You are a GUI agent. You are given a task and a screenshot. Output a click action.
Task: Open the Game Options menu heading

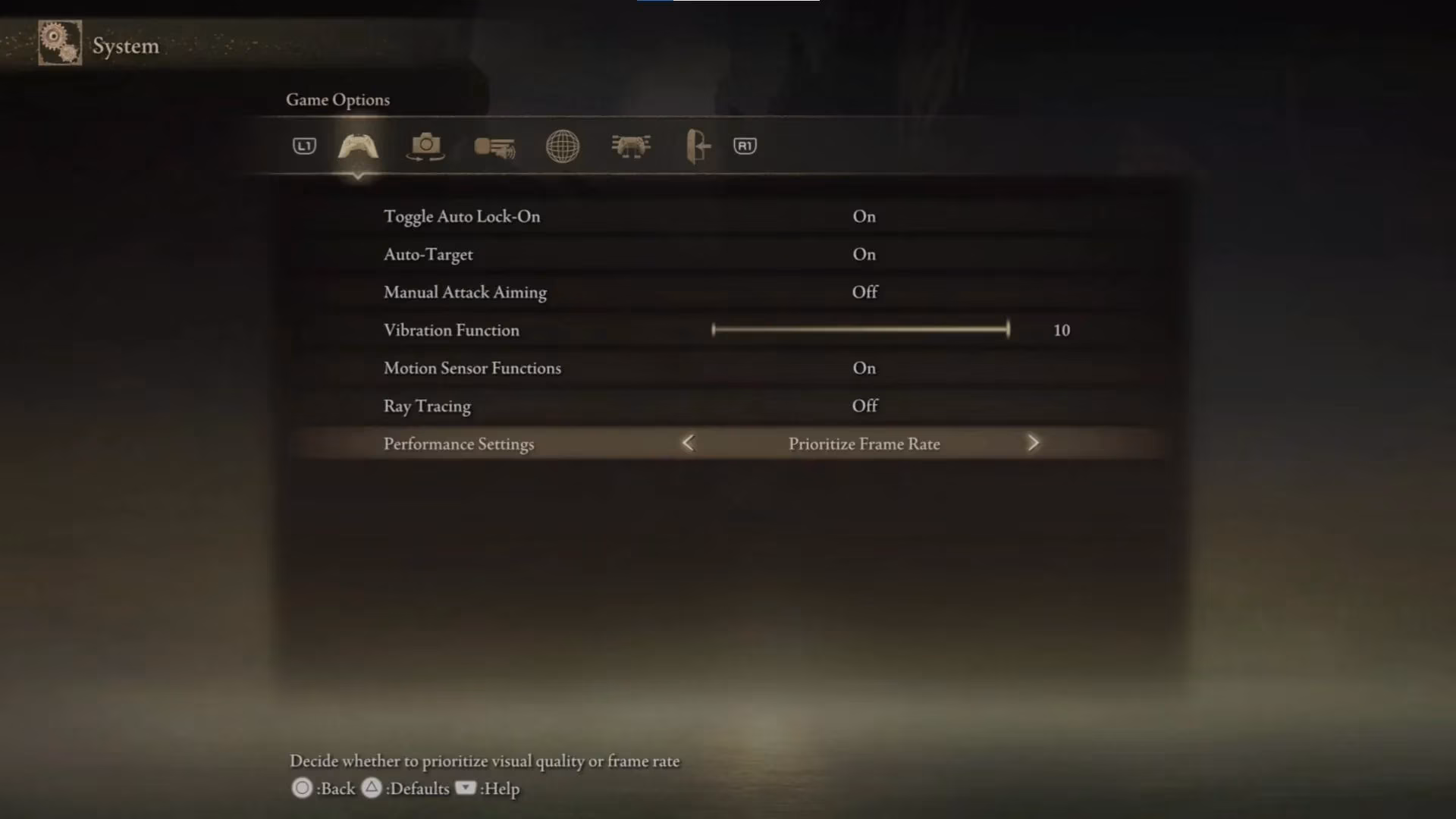click(337, 99)
